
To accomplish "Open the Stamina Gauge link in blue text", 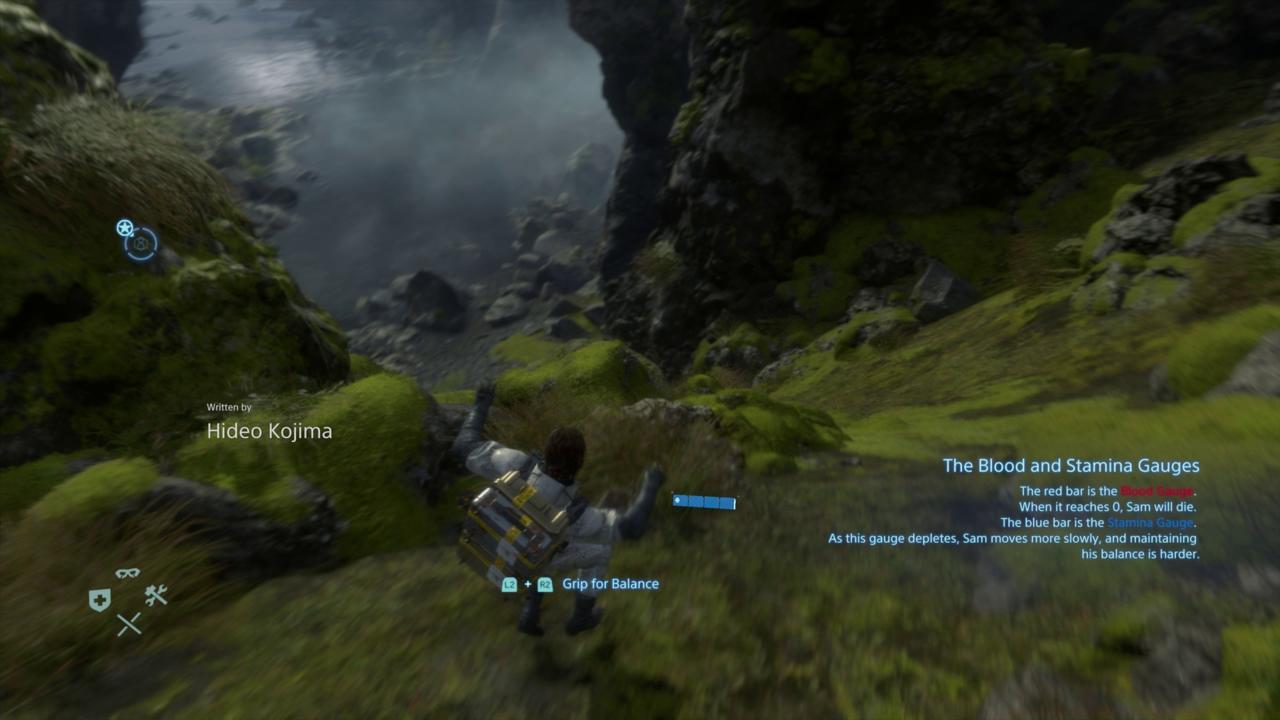I will 1148,522.
